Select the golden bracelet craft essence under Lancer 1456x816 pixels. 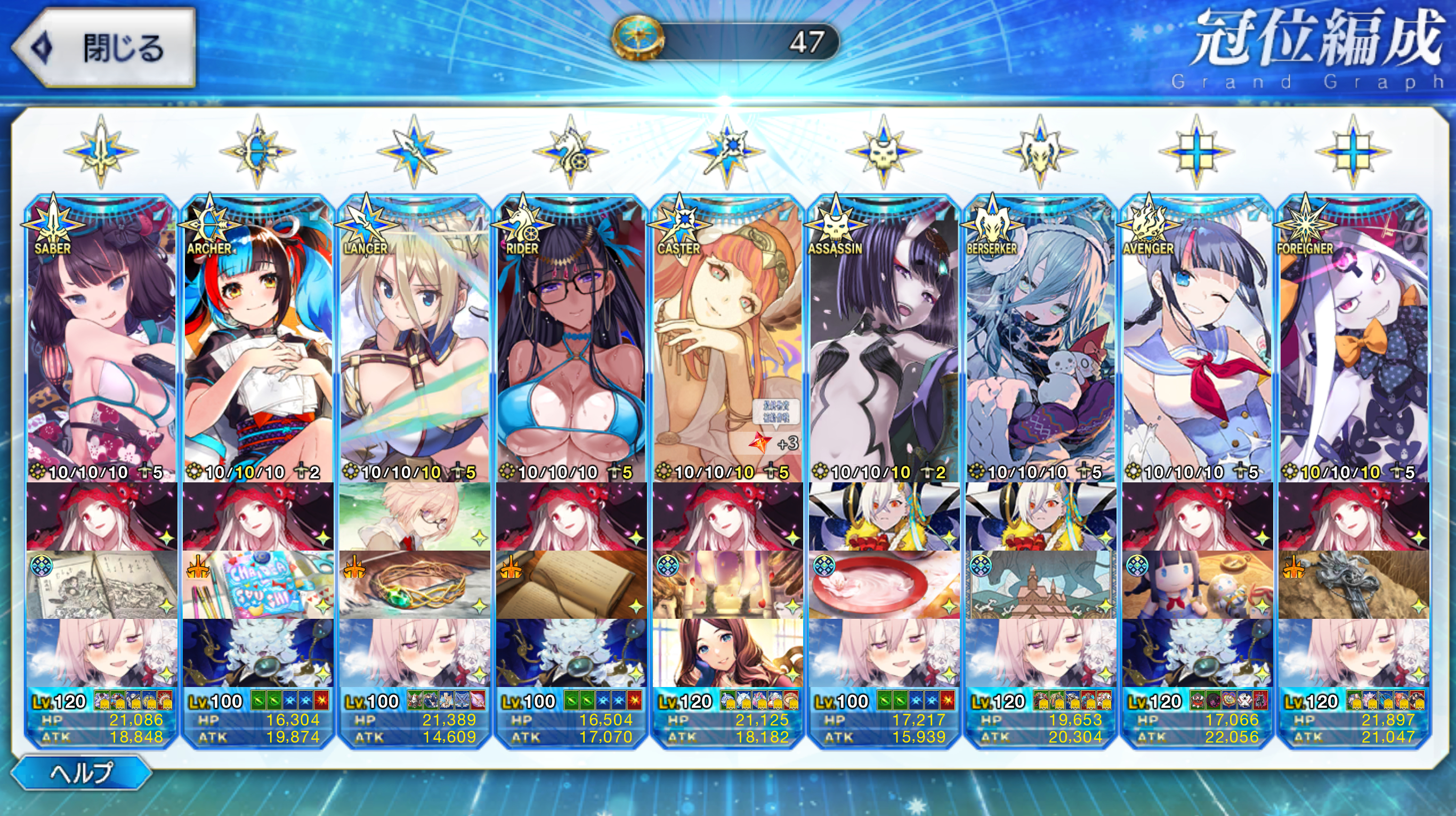(415, 585)
